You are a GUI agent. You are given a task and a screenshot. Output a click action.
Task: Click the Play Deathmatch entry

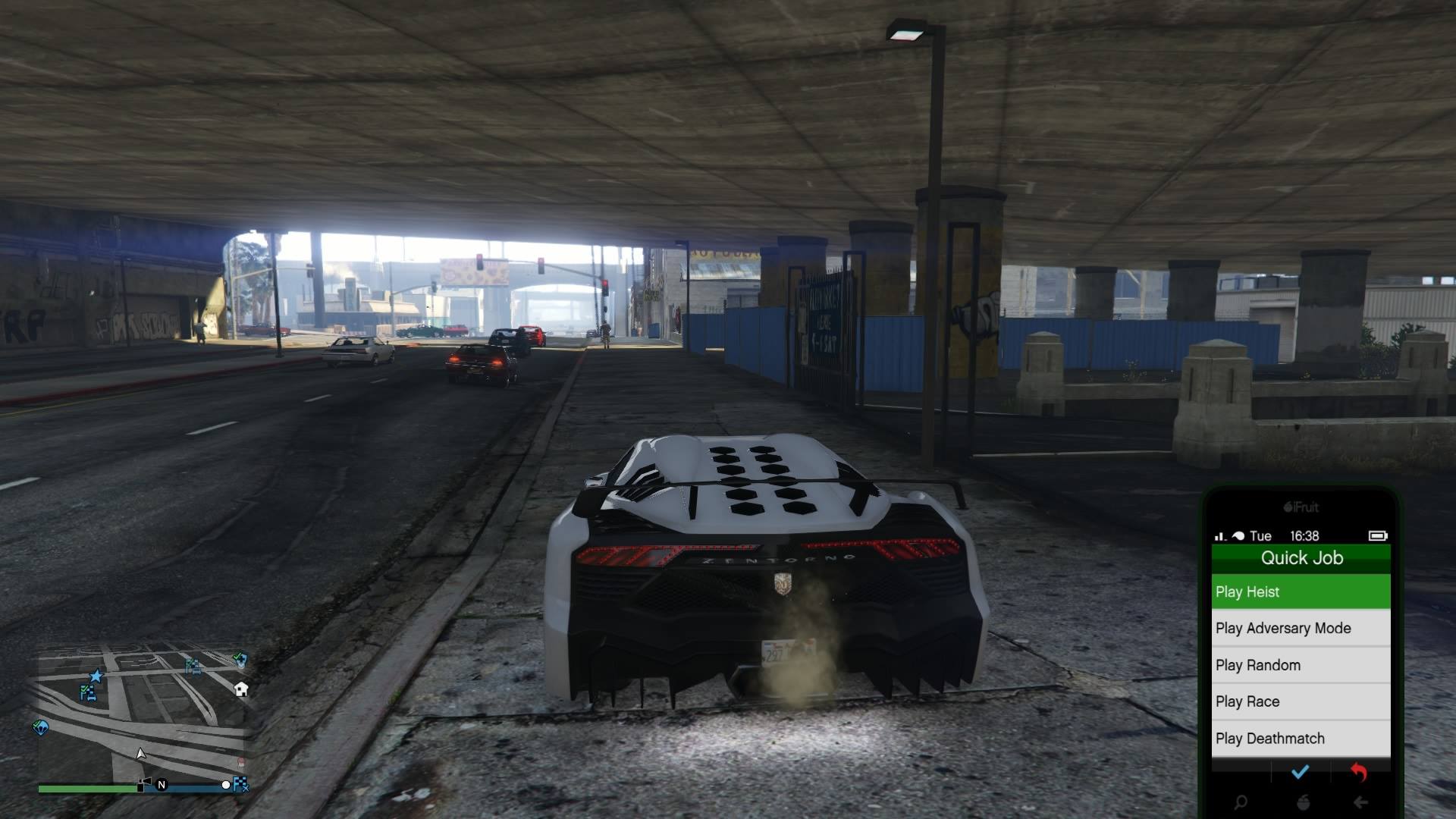coord(1302,738)
